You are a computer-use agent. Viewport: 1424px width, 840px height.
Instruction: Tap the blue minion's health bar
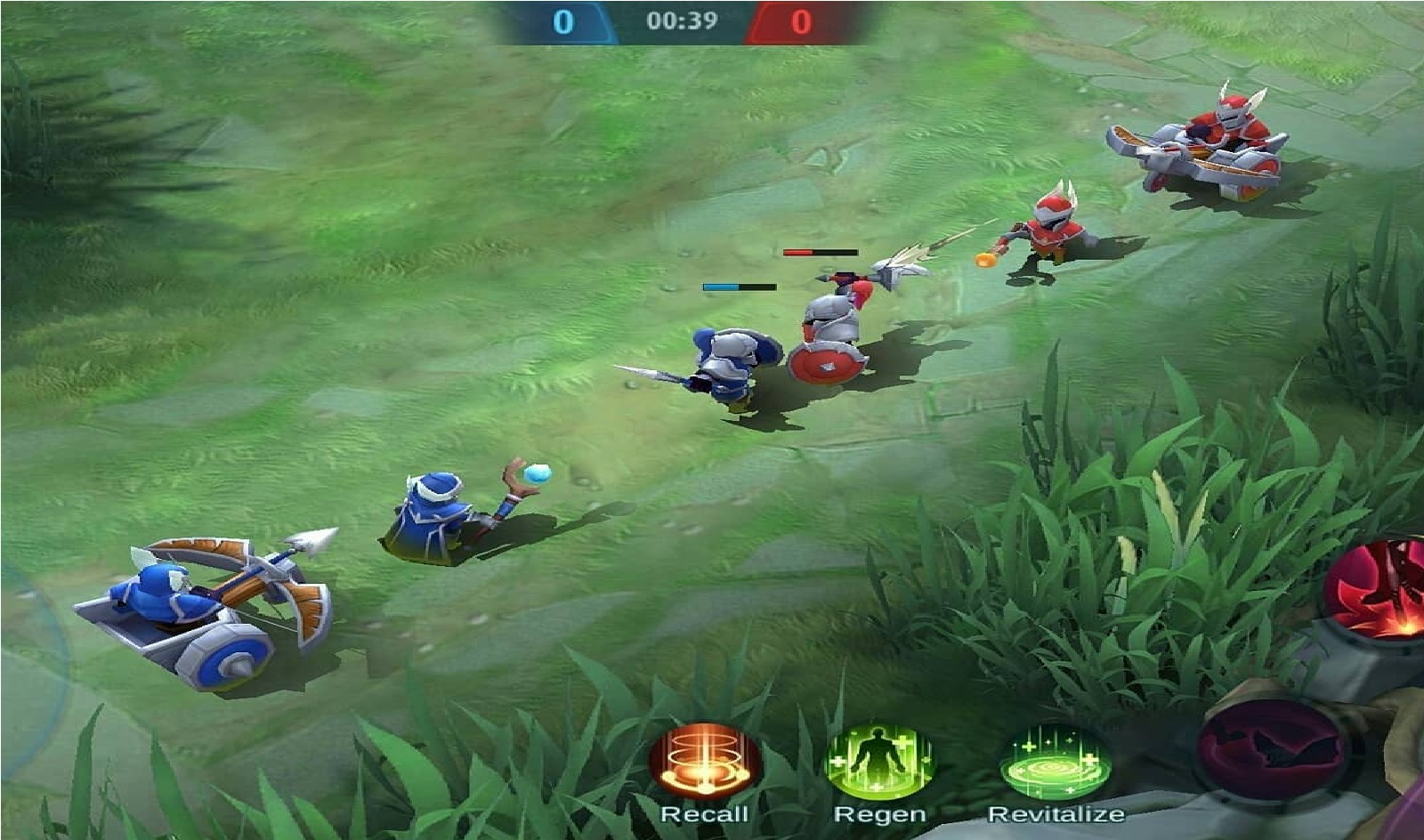coord(739,285)
